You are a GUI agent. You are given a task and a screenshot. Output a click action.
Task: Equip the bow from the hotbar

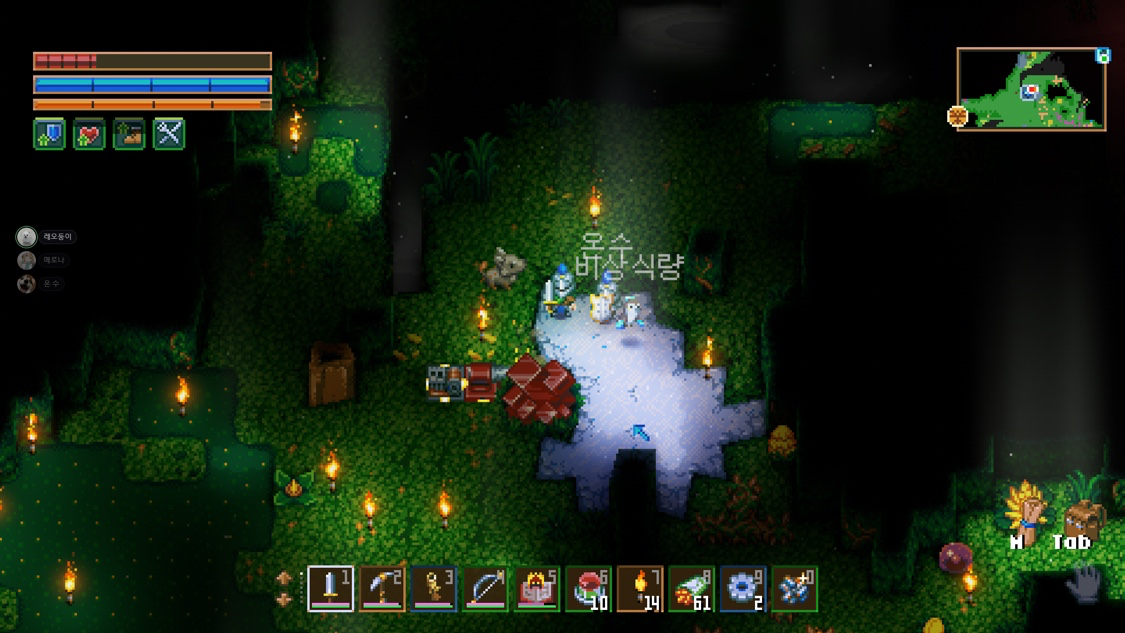pyautogui.click(x=485, y=589)
